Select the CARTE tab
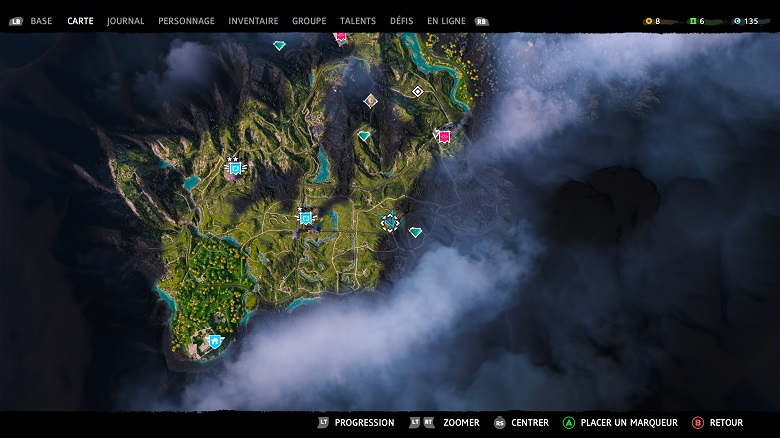This screenshot has height=438, width=780. [x=80, y=21]
